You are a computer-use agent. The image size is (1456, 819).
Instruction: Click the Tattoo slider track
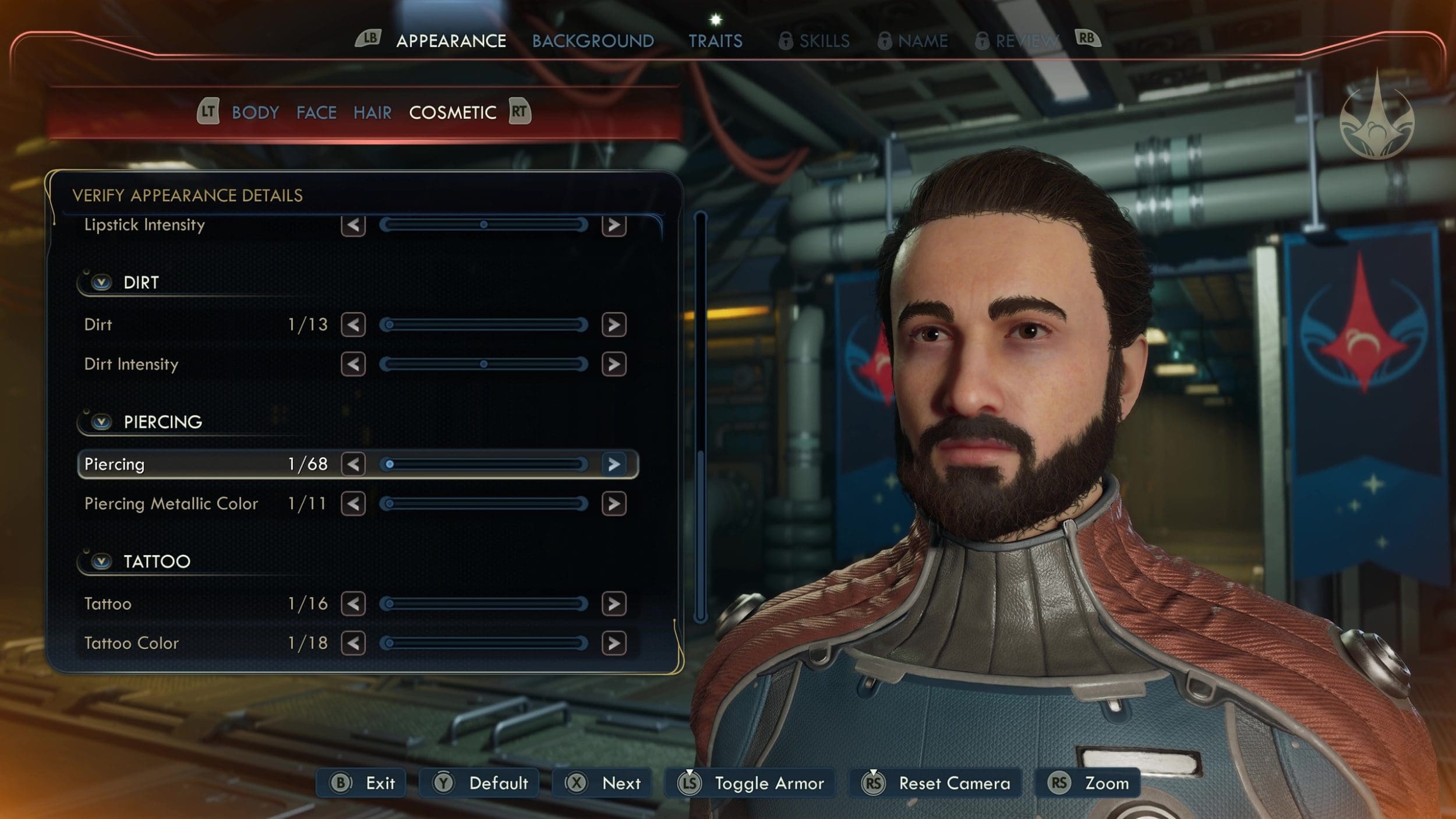pos(483,604)
